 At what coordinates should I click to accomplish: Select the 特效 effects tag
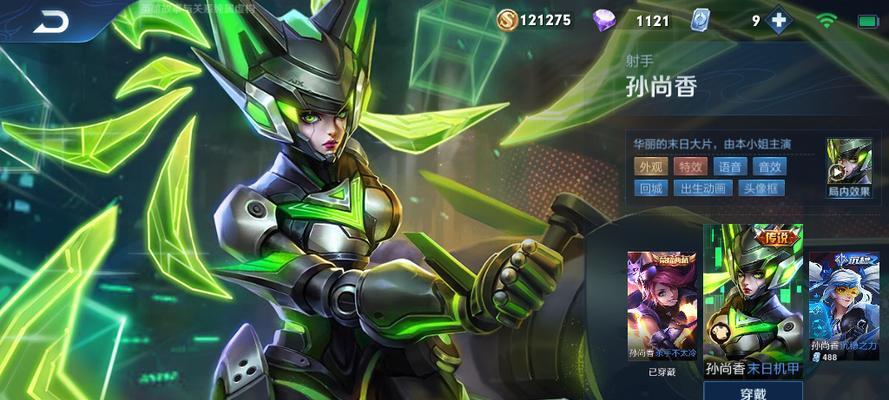coord(689,167)
